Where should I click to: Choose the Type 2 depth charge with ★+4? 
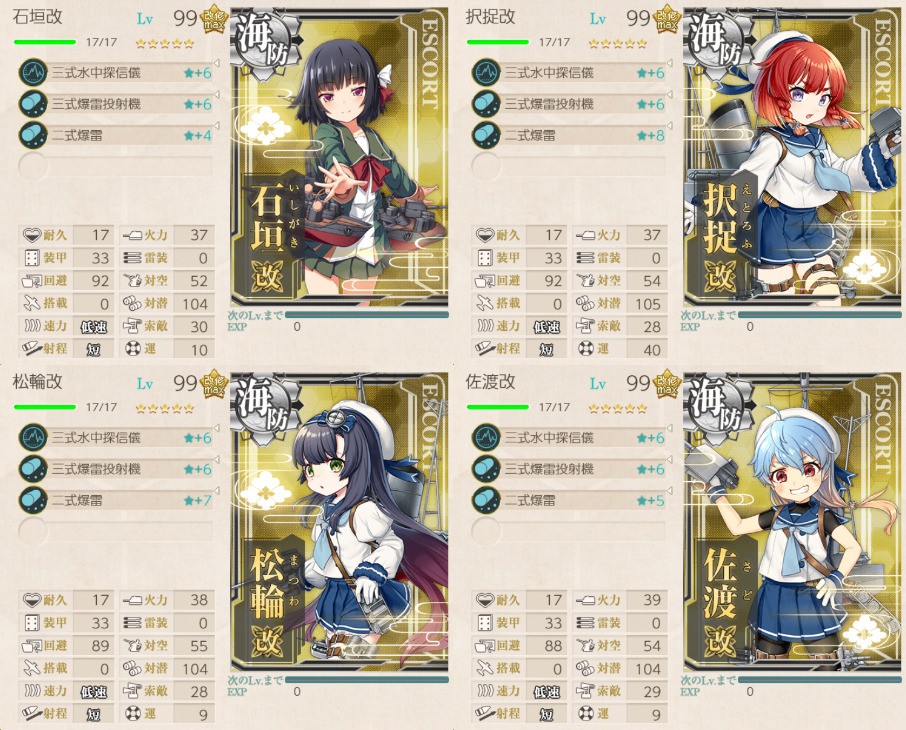pyautogui.click(x=115, y=135)
